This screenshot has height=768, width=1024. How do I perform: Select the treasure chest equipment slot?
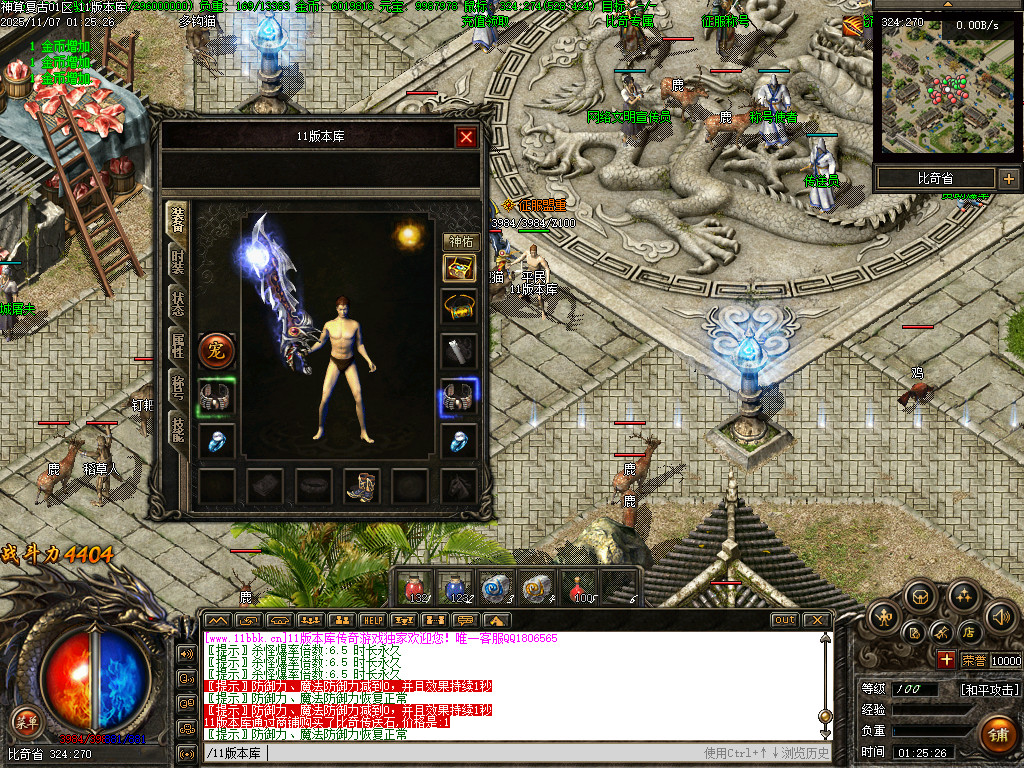[459, 268]
